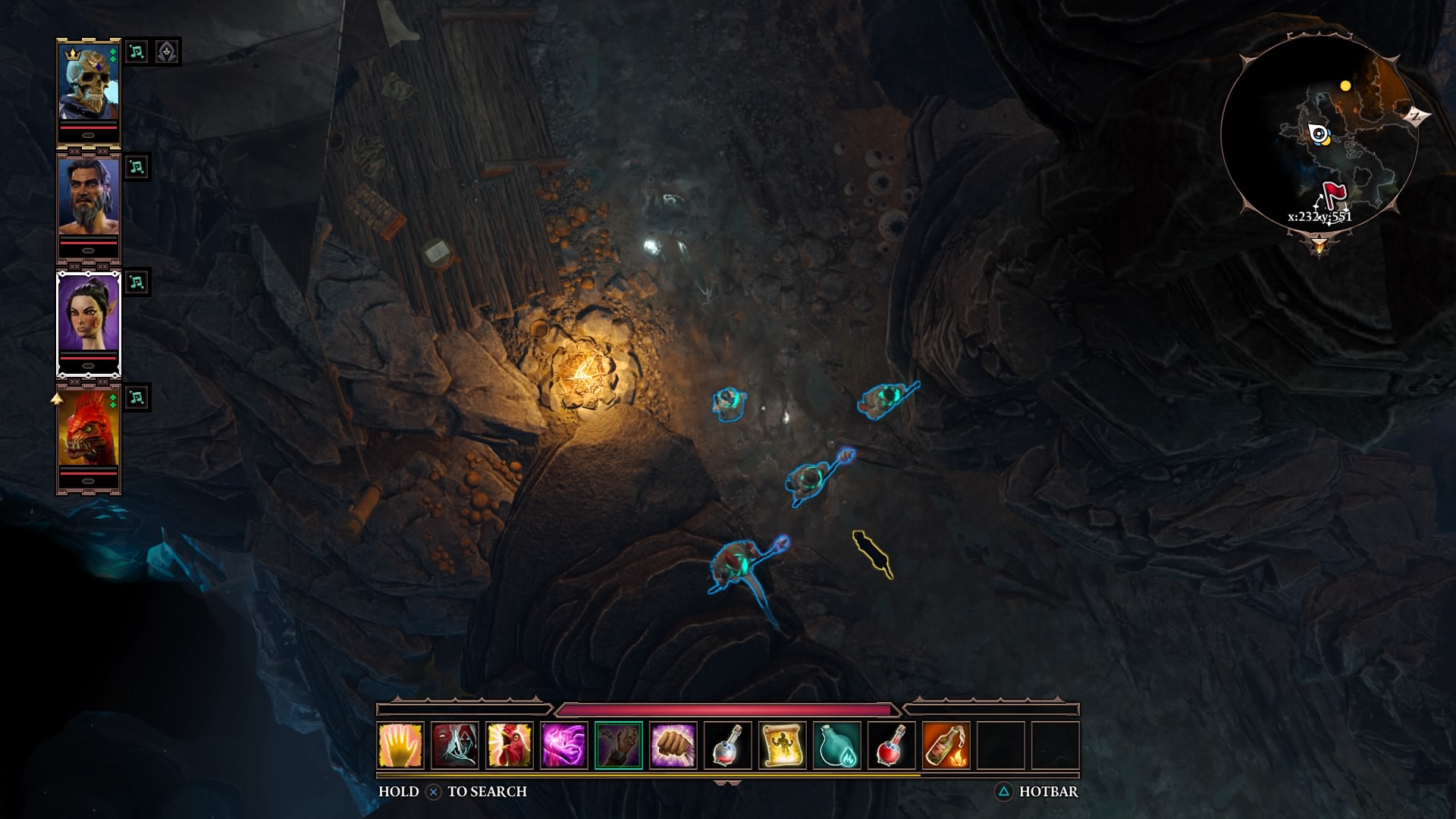
Task: Select the red lizard character portrait
Action: tap(89, 429)
